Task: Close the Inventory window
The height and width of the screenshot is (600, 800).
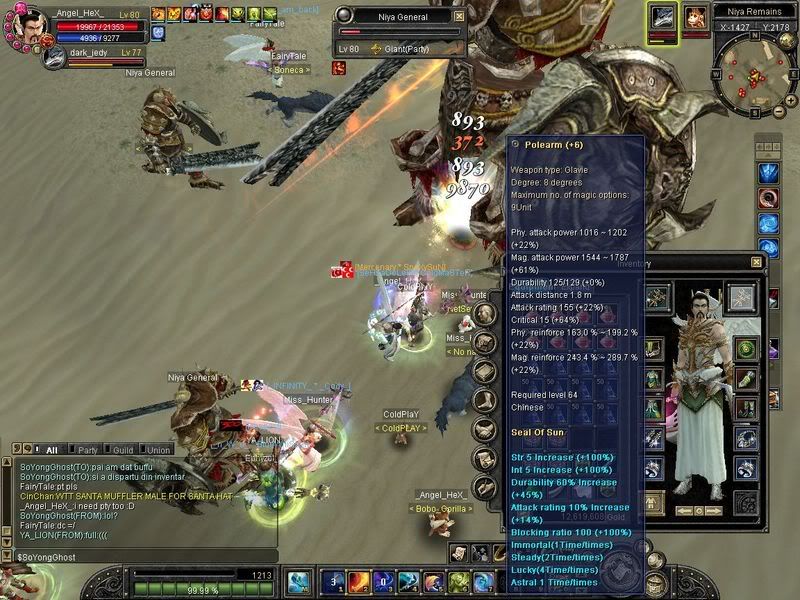Action: coord(756,263)
